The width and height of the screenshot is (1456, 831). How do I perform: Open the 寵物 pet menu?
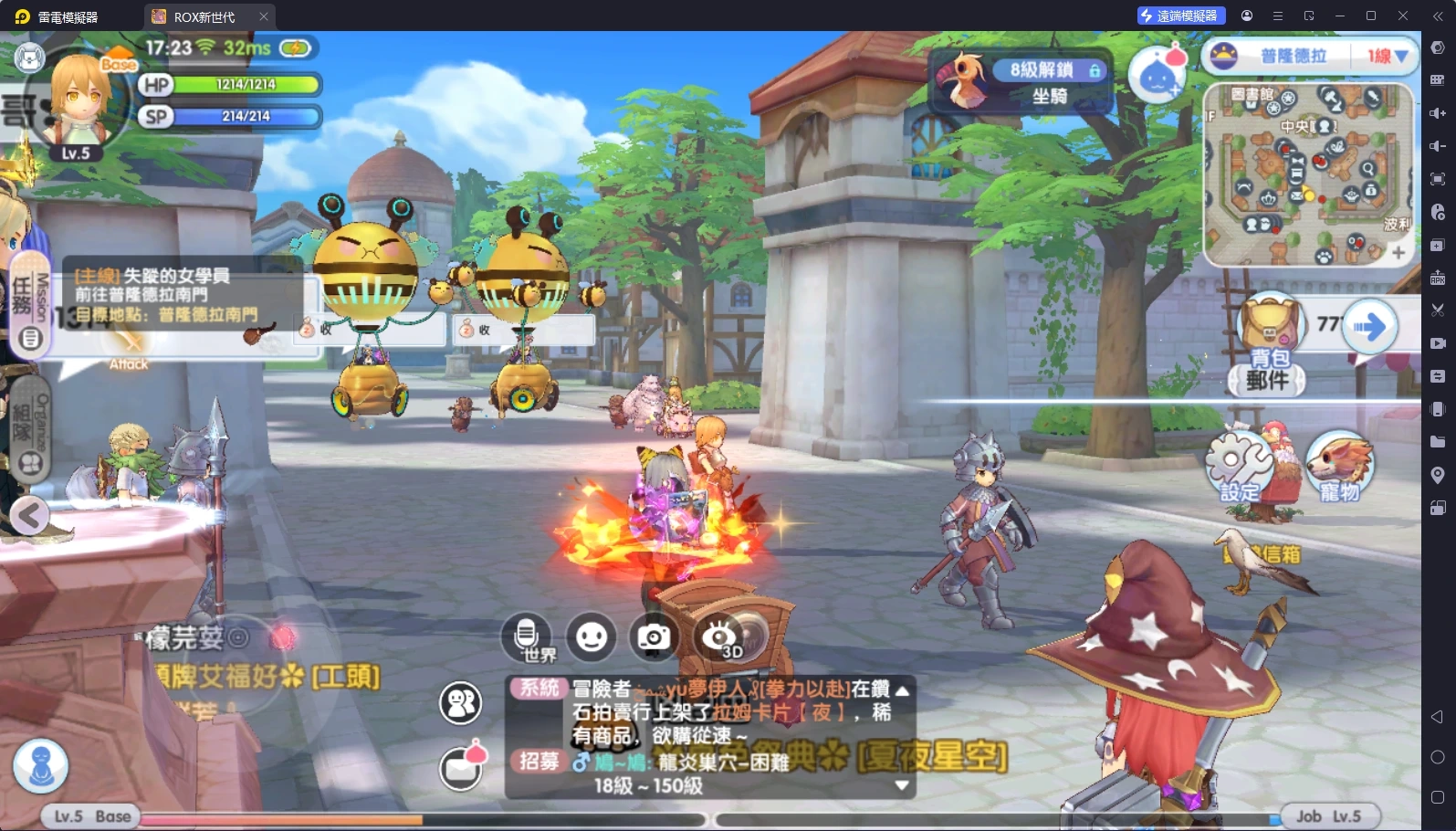1339,466
